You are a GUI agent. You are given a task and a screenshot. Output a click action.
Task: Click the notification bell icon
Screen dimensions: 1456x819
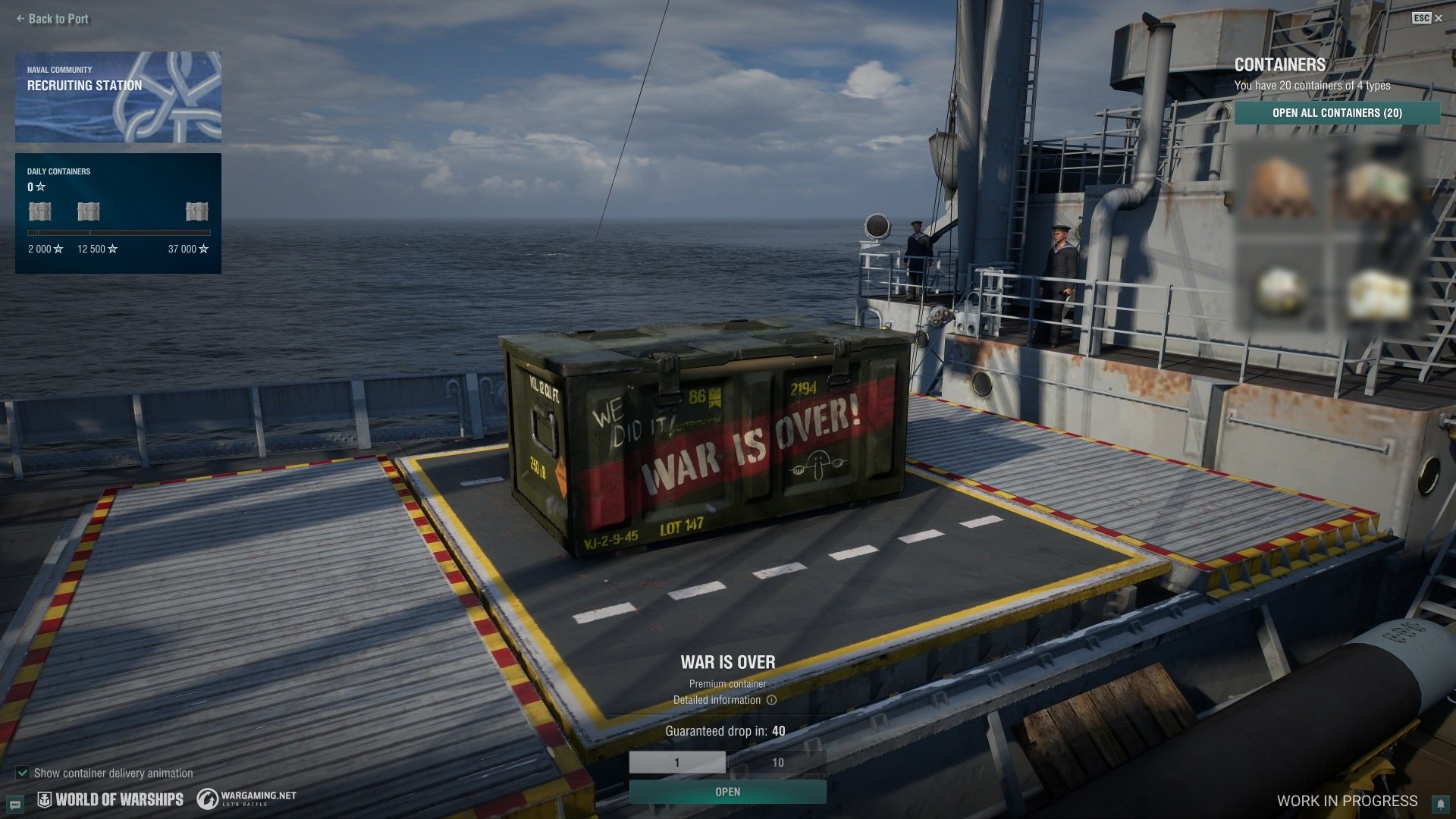[x=1439, y=804]
